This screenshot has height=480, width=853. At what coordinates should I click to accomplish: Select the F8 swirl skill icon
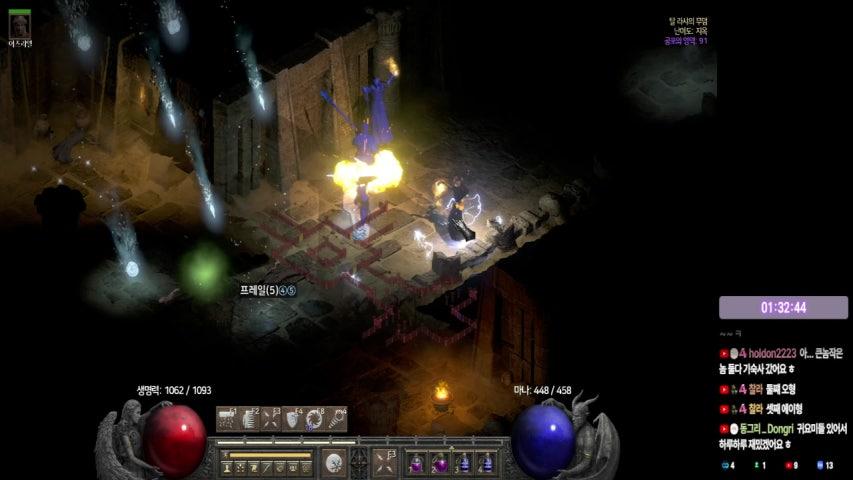click(x=315, y=419)
